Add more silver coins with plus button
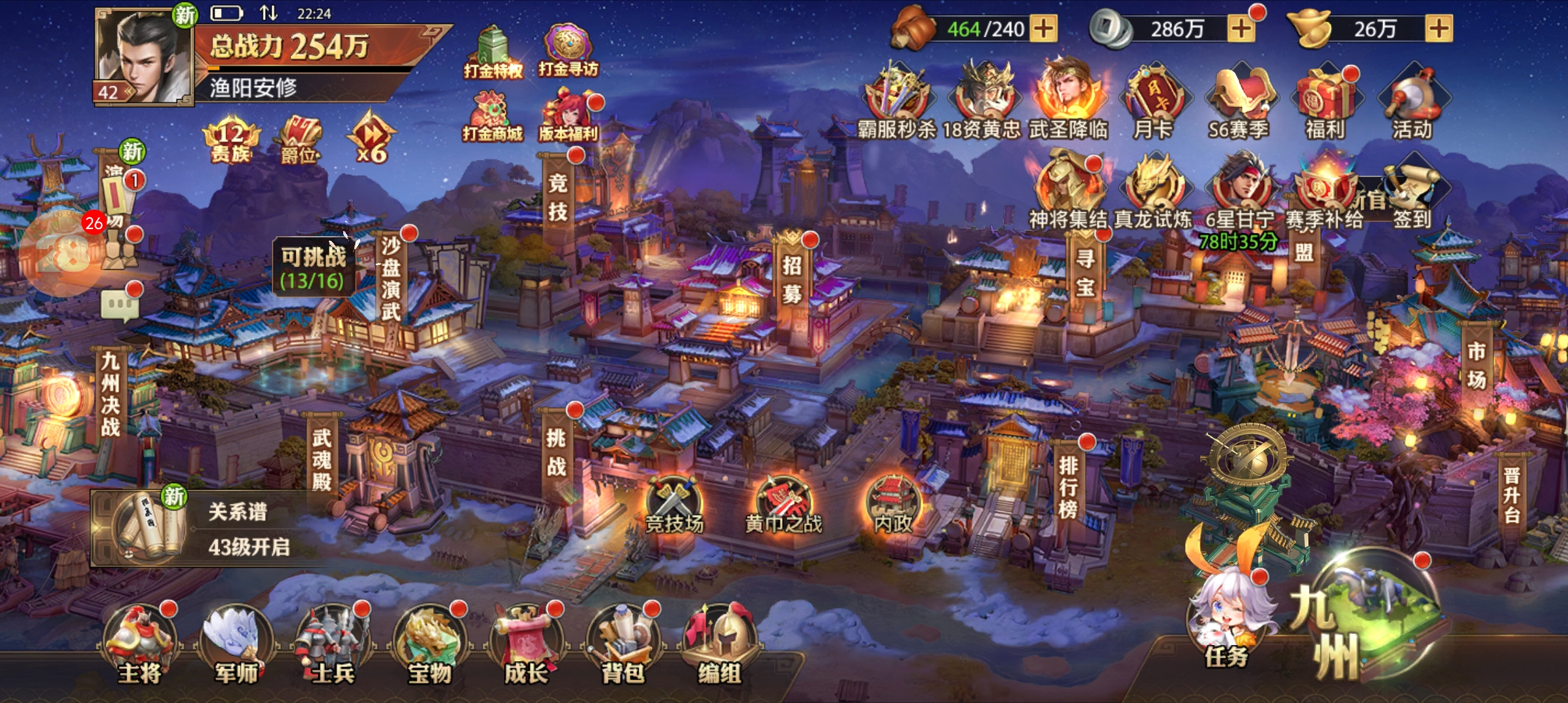Viewport: 1568px width, 703px height. [1240, 29]
